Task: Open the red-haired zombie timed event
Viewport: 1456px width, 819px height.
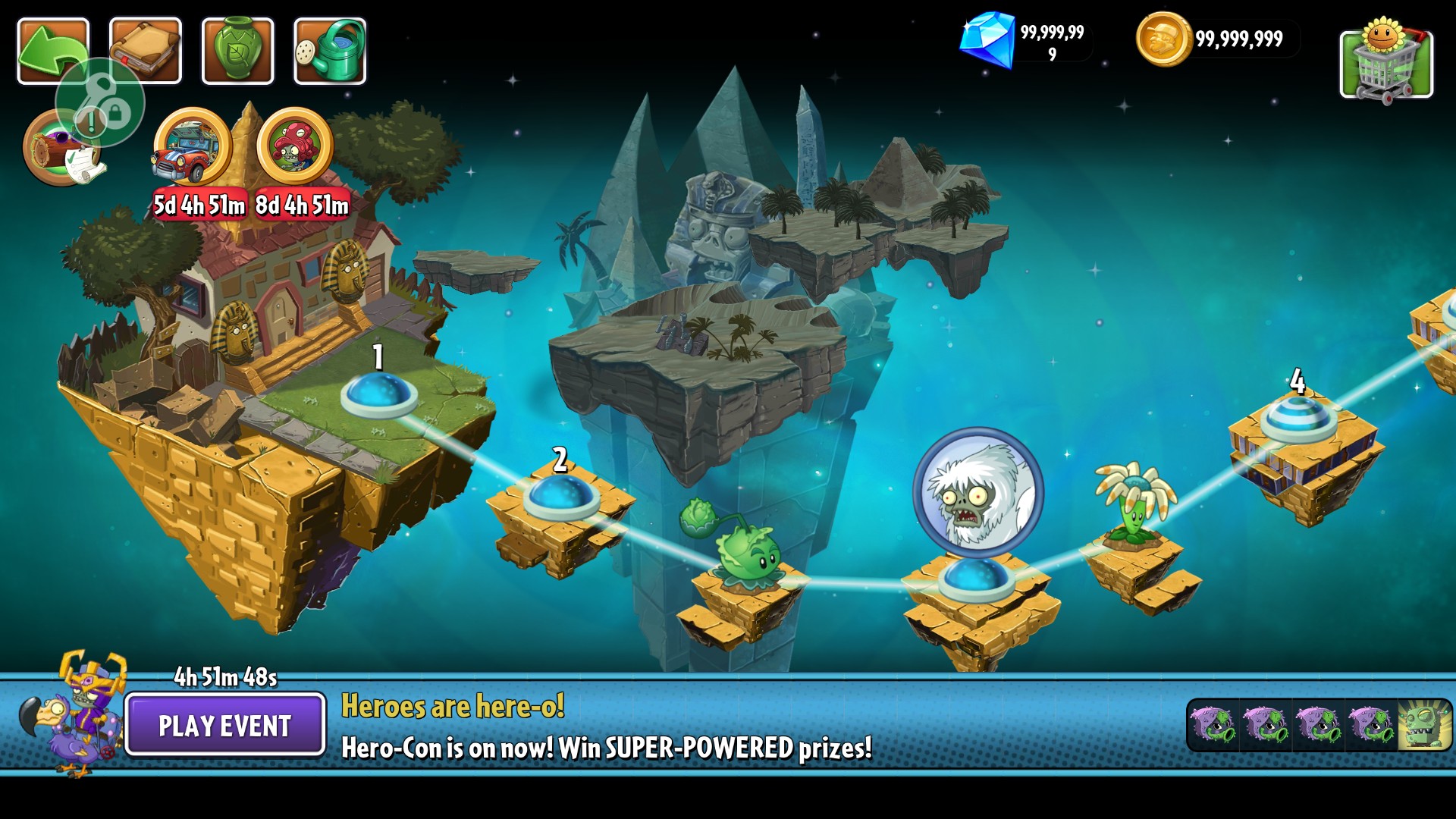Action: click(295, 148)
